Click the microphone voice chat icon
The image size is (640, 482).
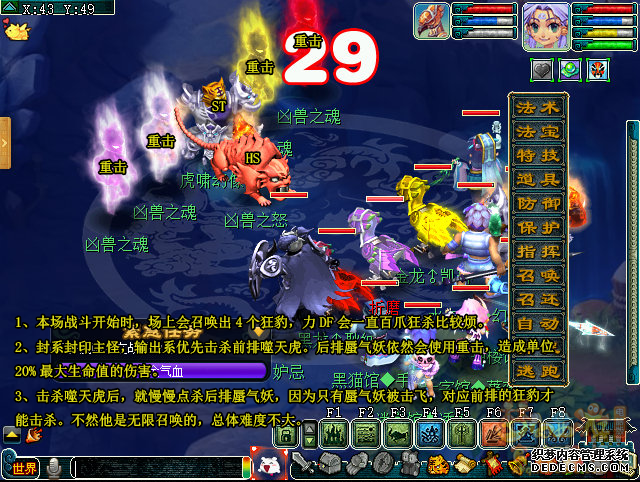pyautogui.click(x=54, y=468)
